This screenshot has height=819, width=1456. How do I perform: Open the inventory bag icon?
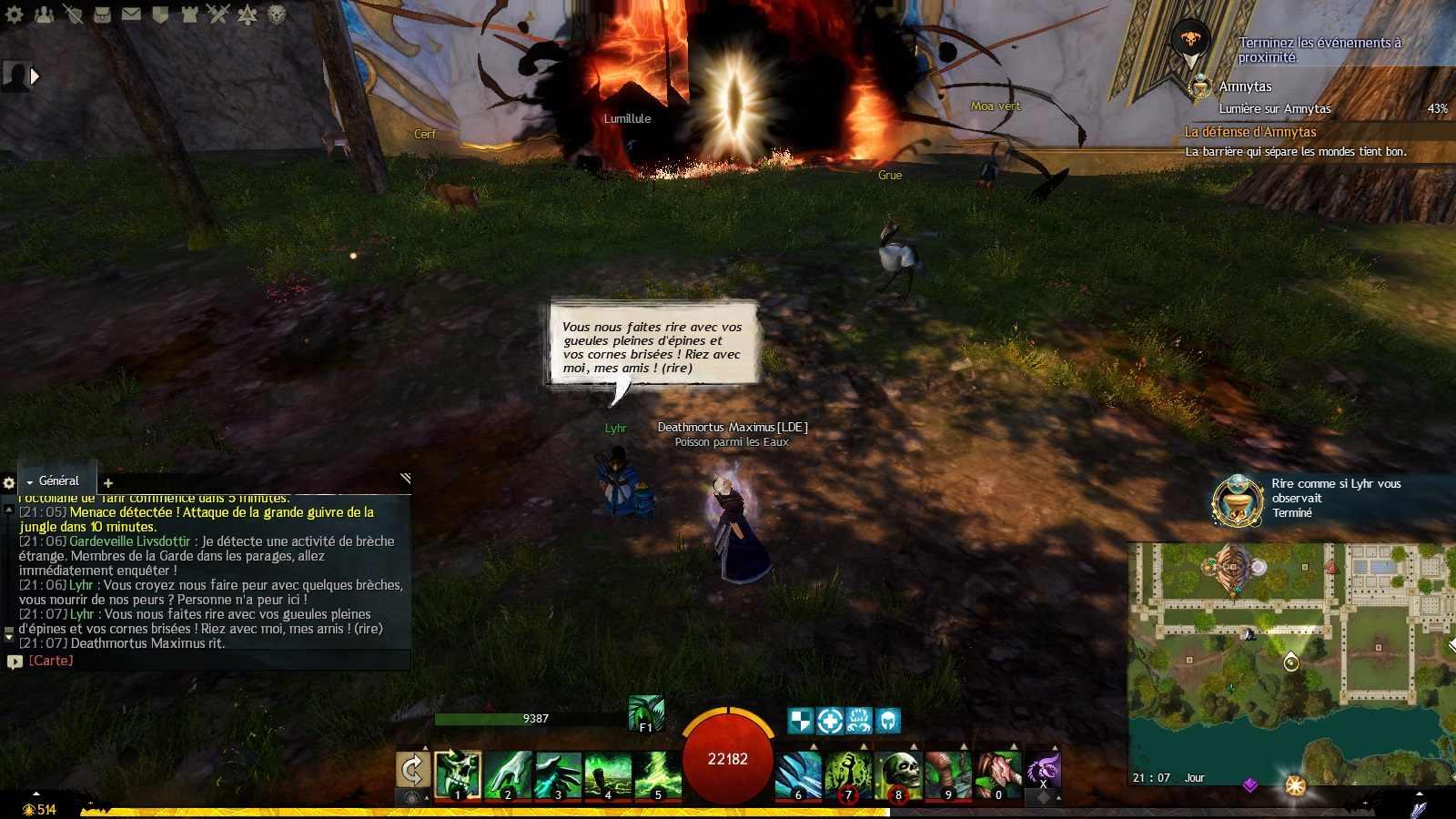point(102,15)
